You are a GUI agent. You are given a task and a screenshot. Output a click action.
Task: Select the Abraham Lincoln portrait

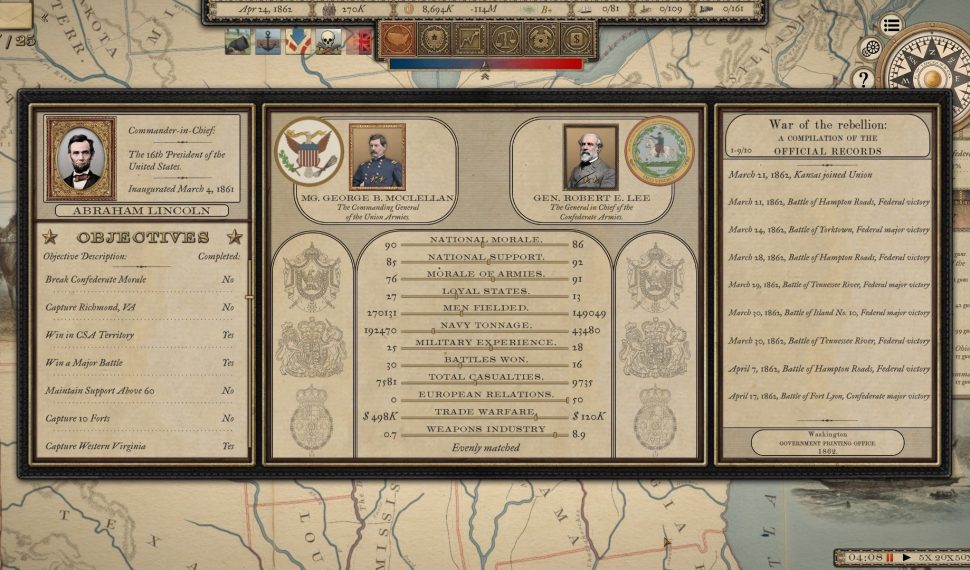pyautogui.click(x=80, y=158)
